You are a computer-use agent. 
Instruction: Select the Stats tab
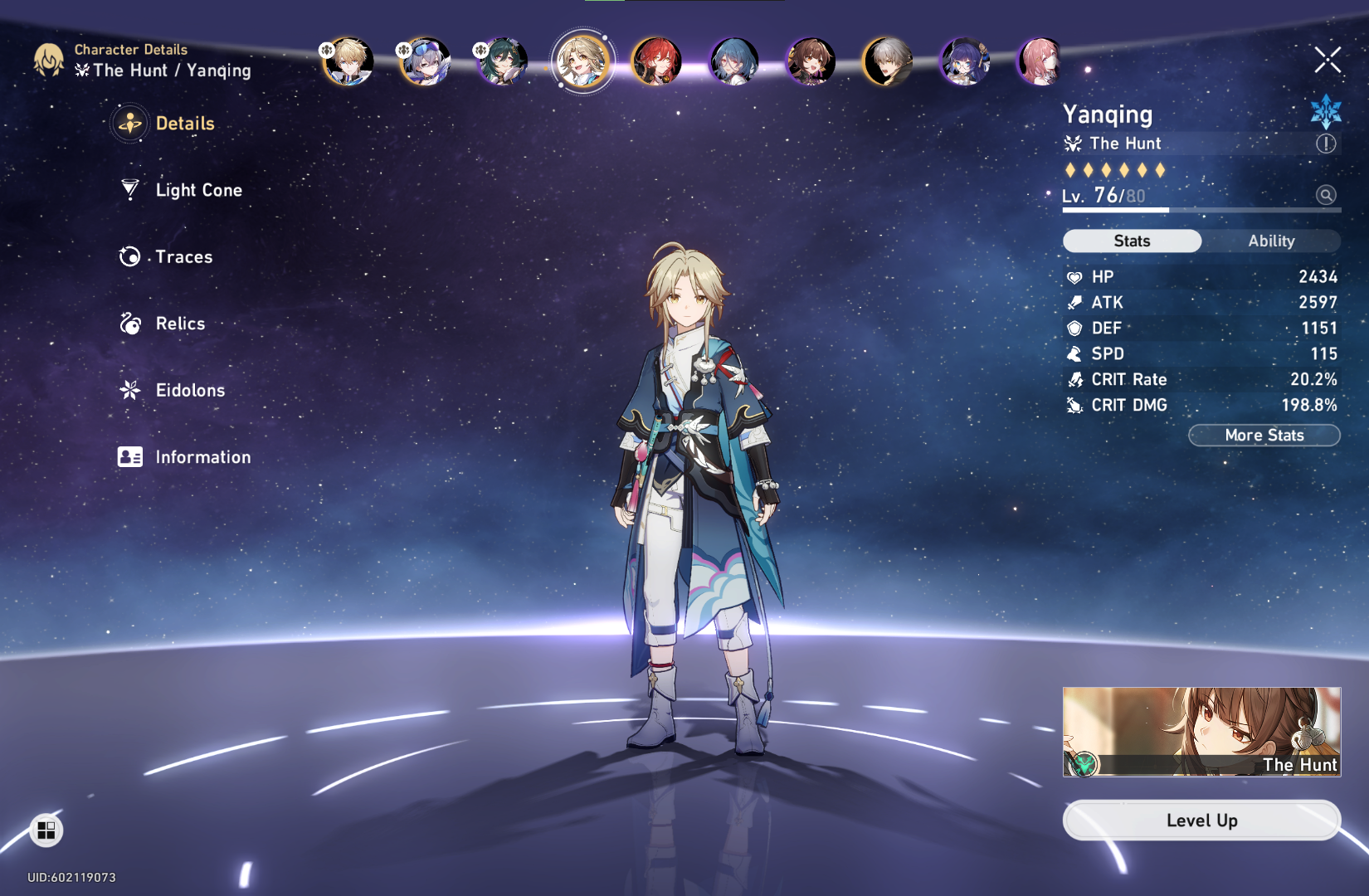click(x=1131, y=241)
